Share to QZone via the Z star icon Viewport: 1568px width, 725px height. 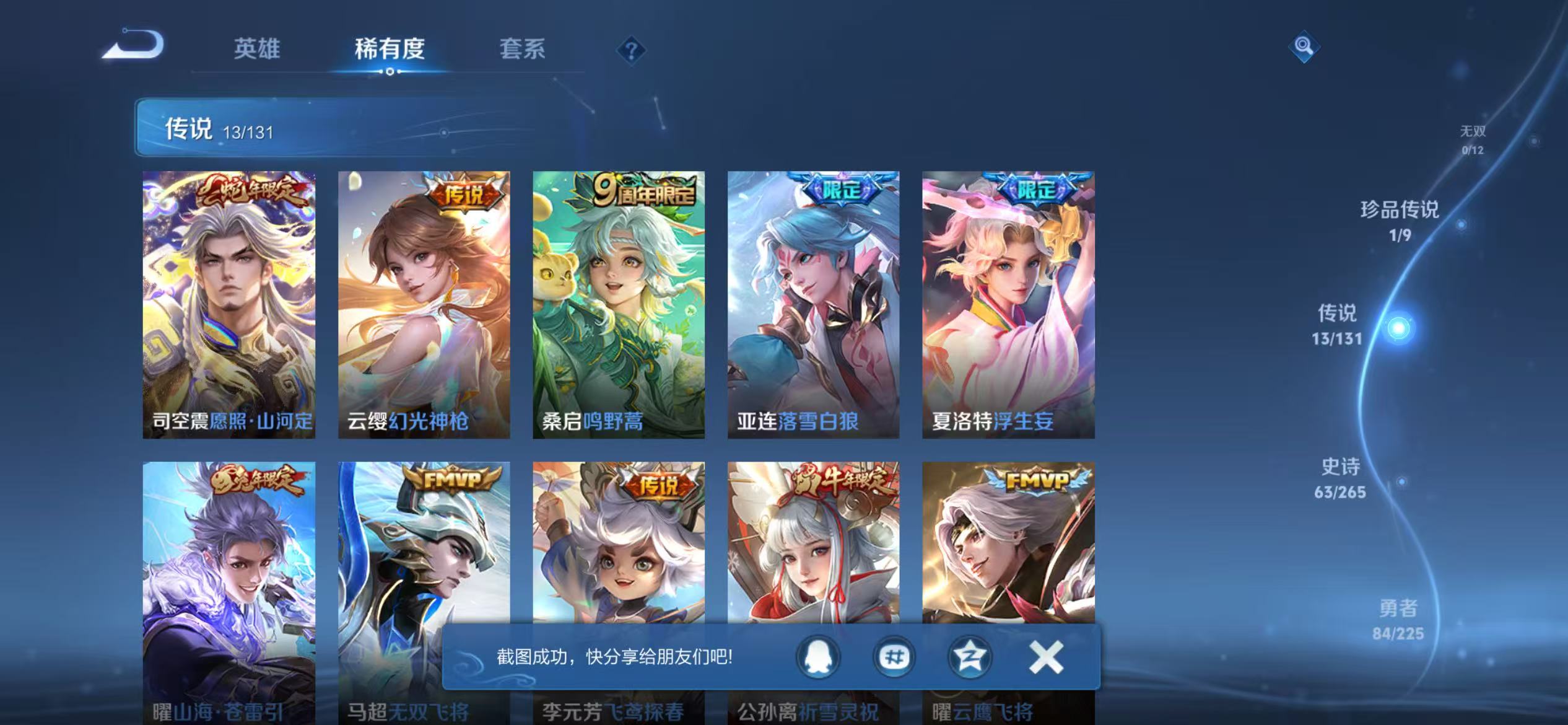970,659
